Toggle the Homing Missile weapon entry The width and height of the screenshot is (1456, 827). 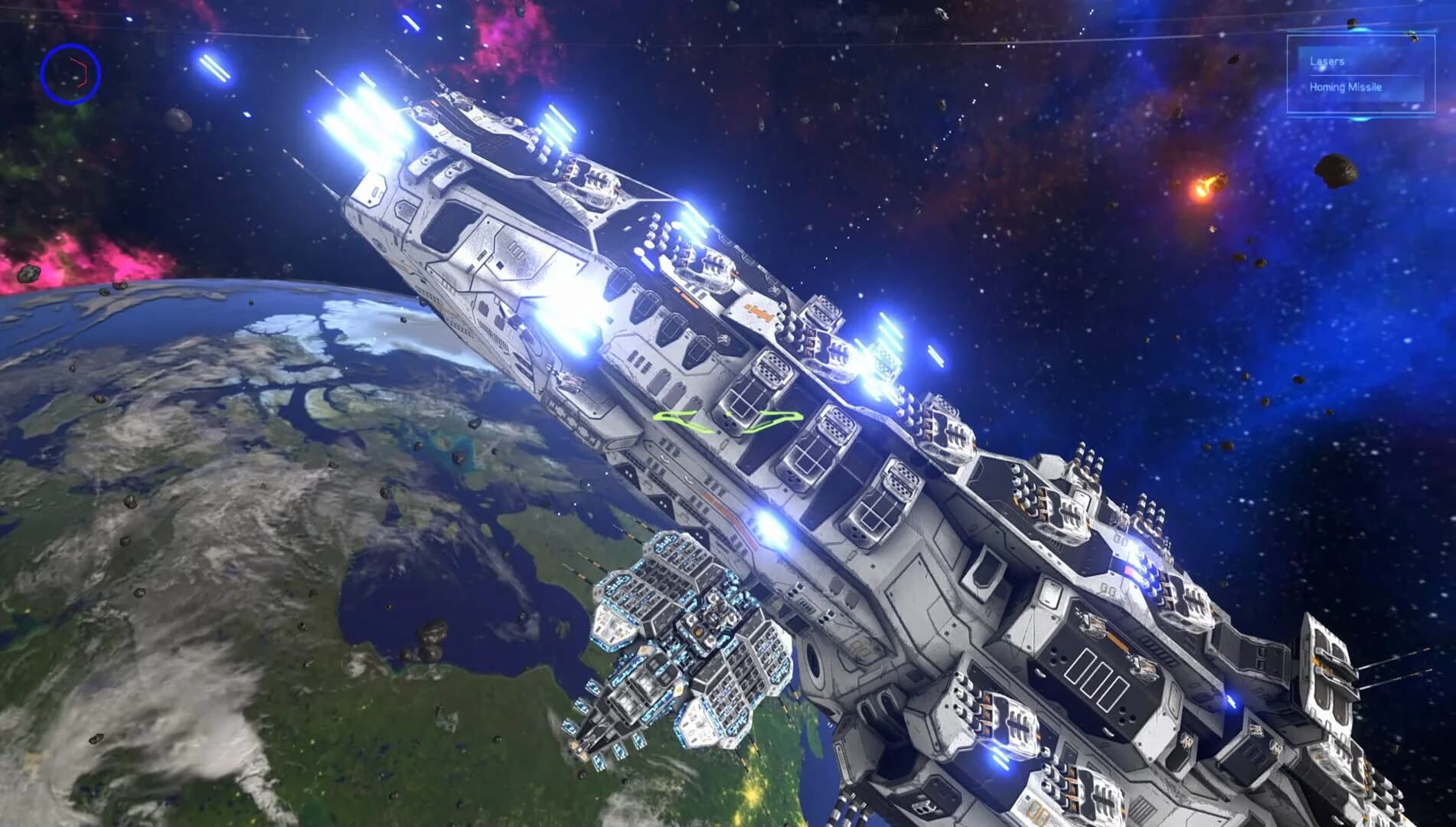pos(1345,87)
